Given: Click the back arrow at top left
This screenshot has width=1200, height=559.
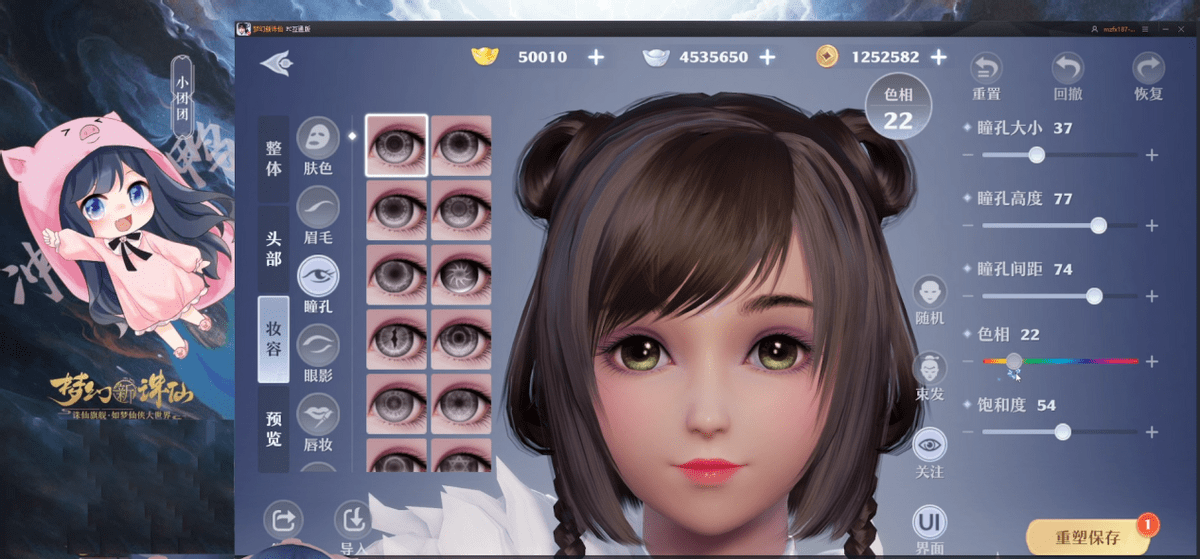Looking at the screenshot, I should point(276,62).
